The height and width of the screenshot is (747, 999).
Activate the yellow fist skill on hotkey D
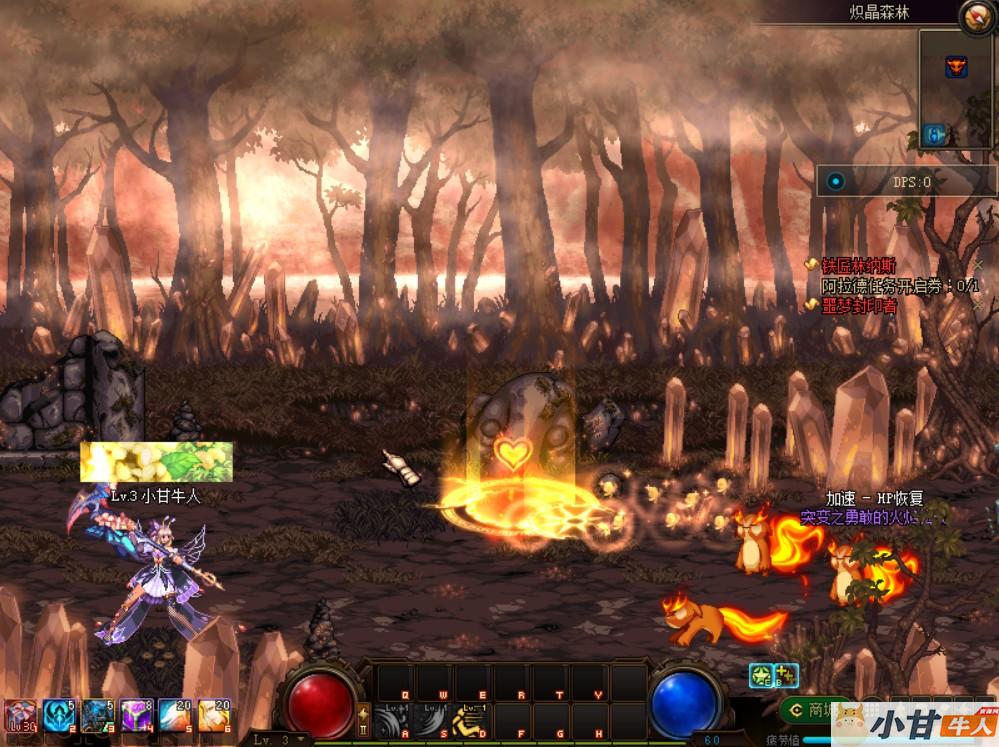coord(470,720)
